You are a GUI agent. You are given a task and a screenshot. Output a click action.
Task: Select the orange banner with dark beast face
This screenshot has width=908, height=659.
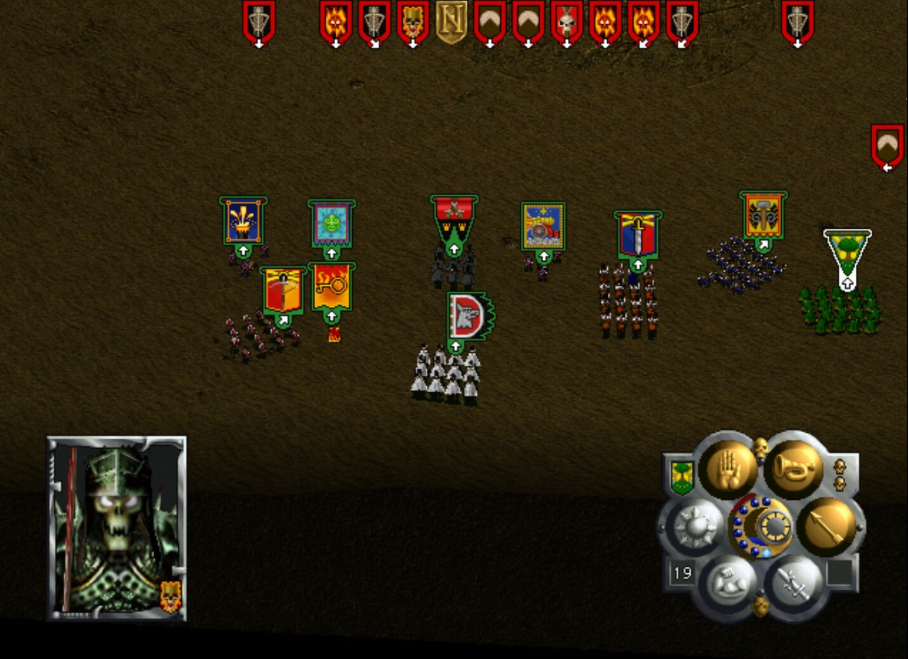(763, 215)
